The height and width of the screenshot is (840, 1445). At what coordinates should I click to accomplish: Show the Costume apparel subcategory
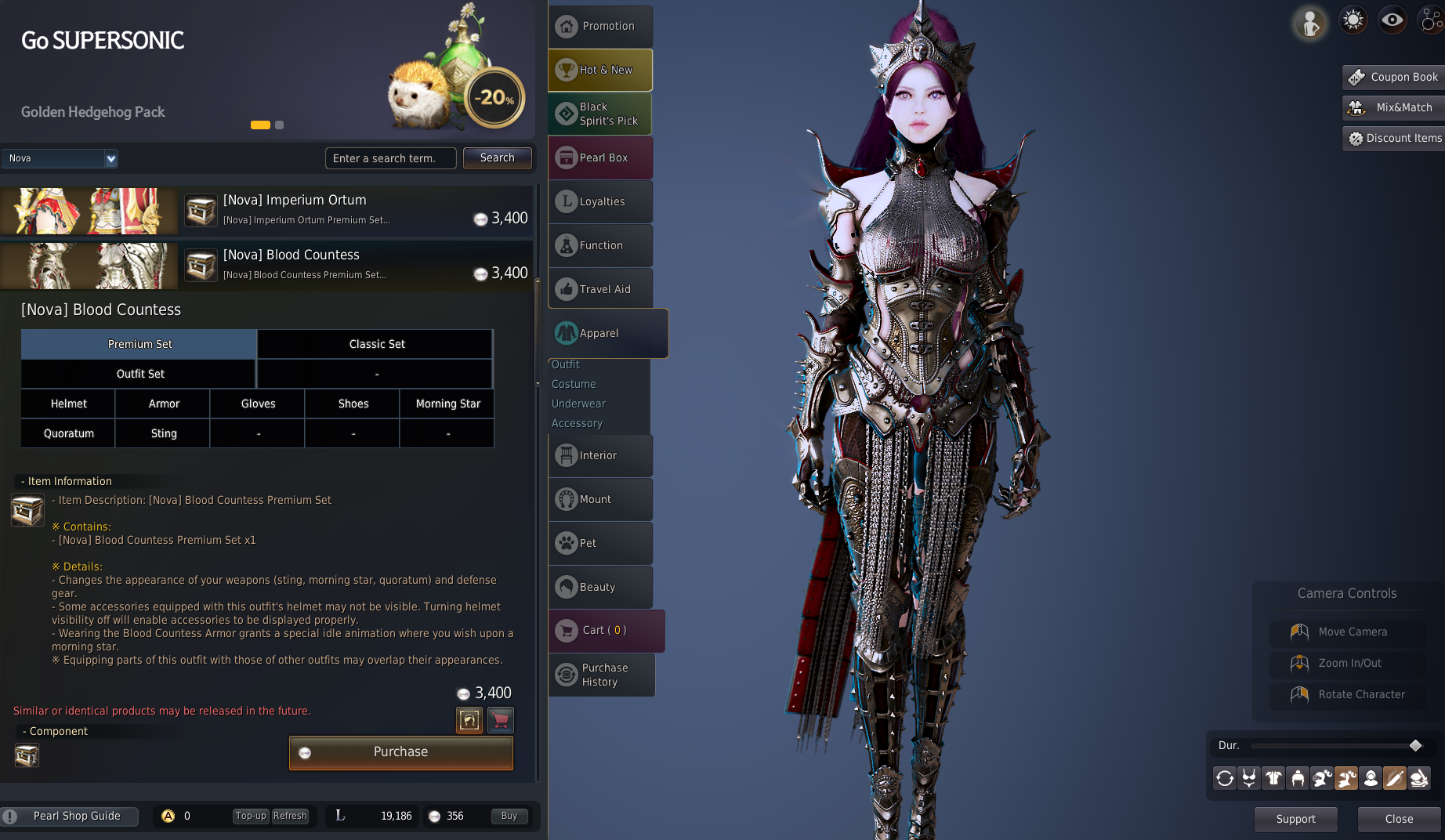click(574, 384)
